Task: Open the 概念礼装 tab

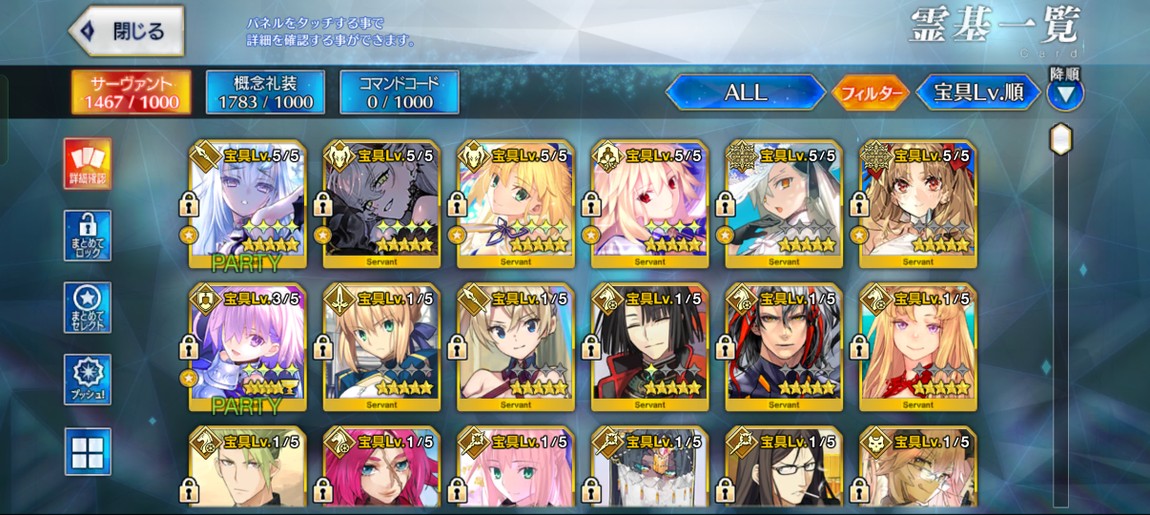Action: point(265,92)
